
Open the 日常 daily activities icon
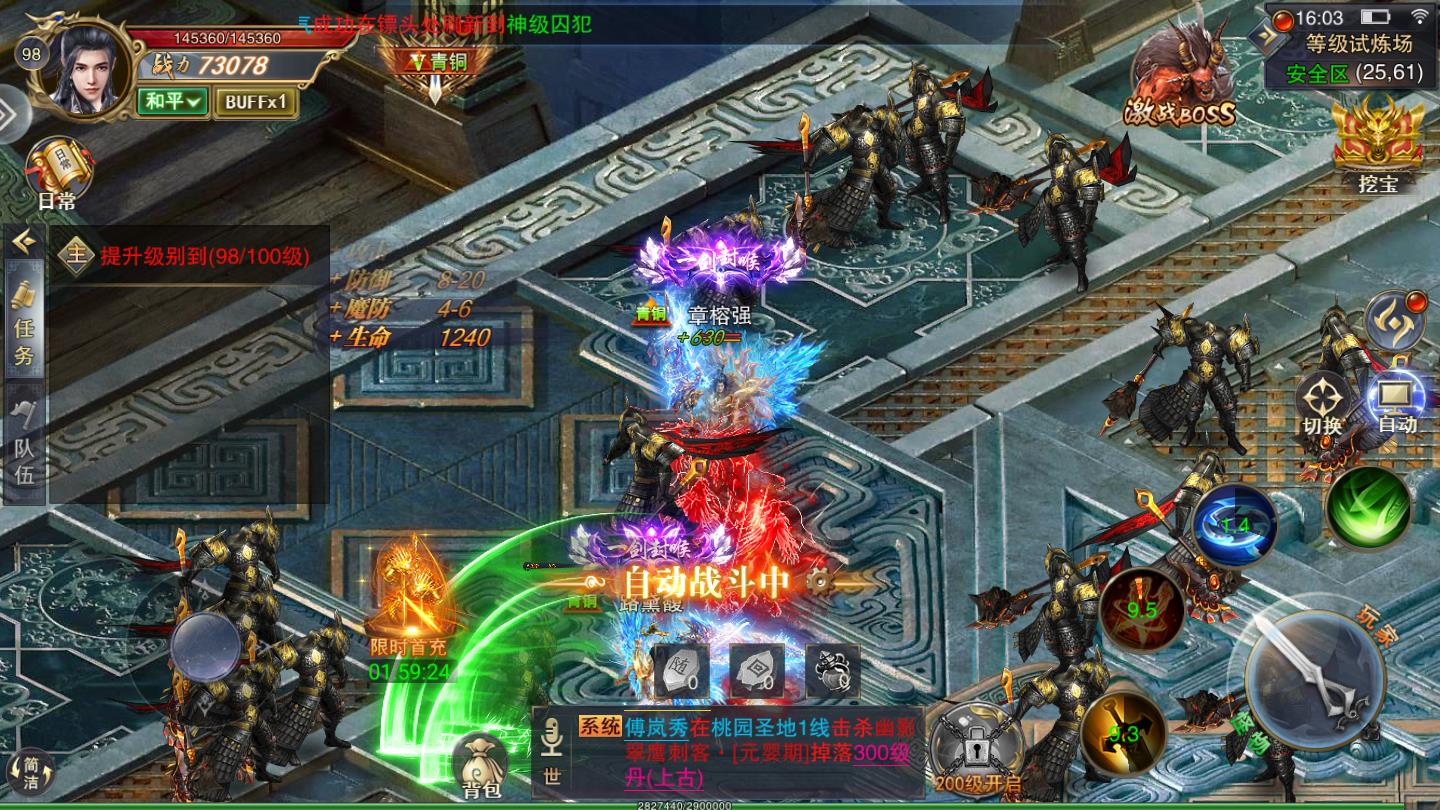[58, 172]
